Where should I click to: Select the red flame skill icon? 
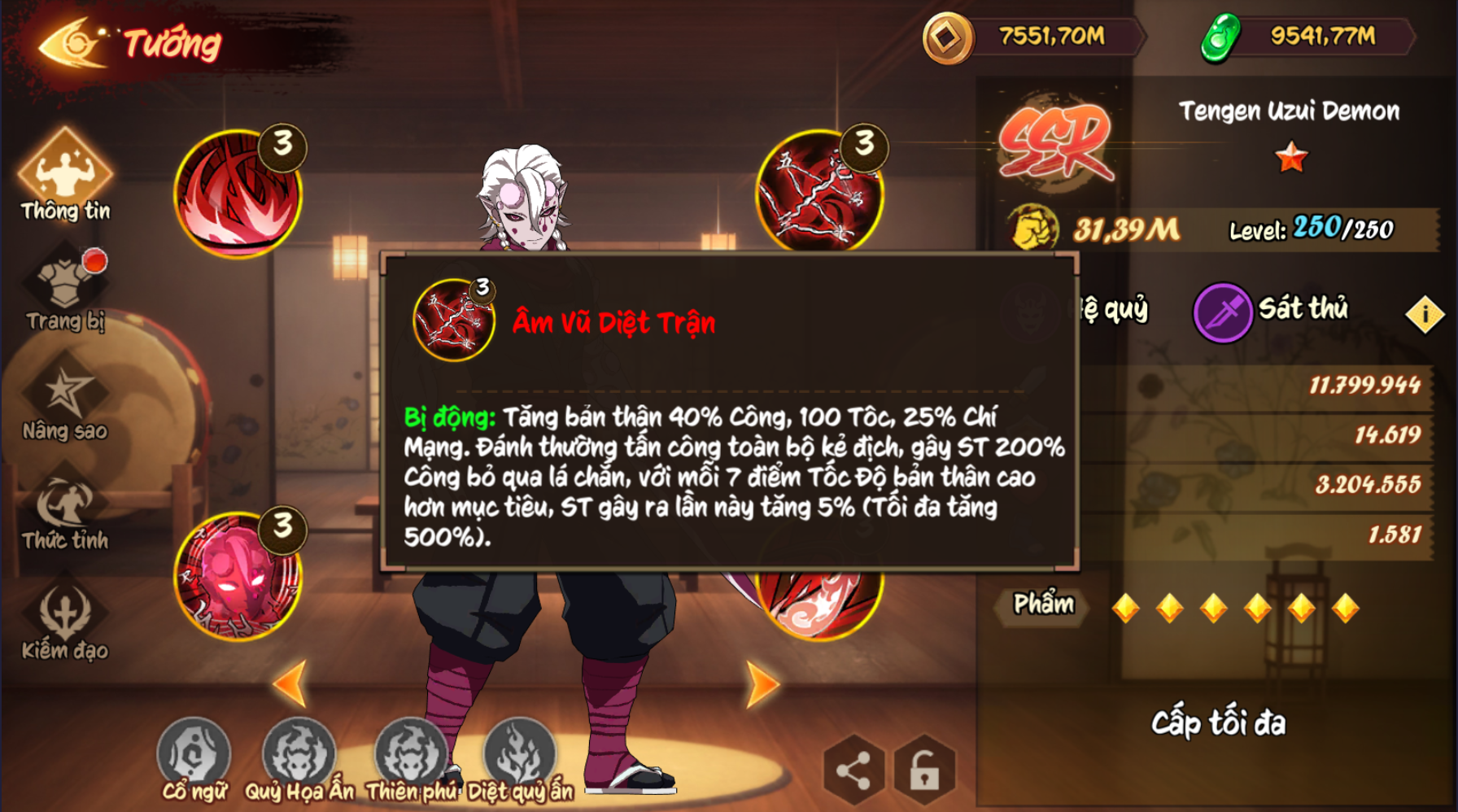point(238,194)
